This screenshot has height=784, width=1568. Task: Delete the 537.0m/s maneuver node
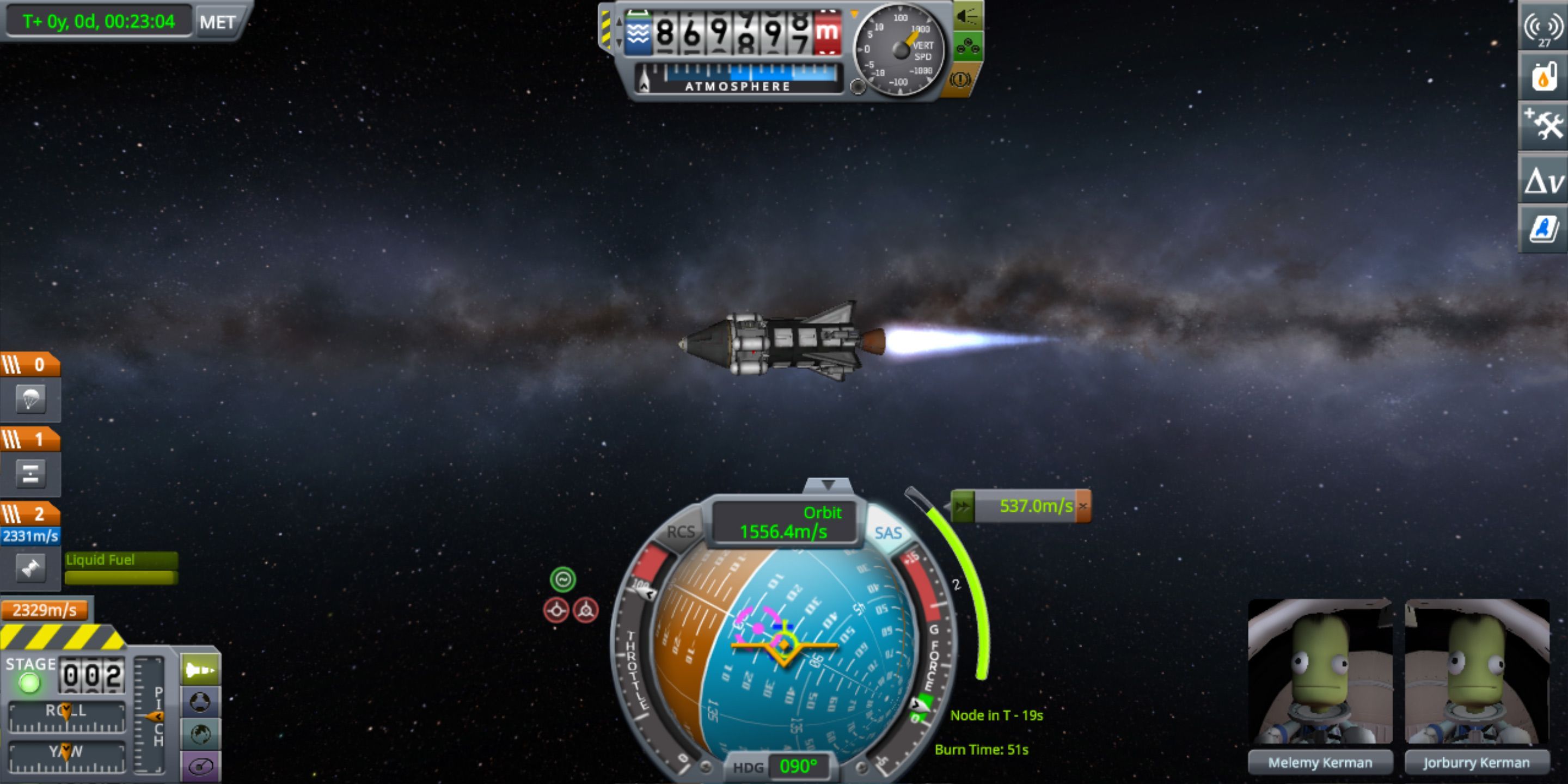click(x=1083, y=506)
